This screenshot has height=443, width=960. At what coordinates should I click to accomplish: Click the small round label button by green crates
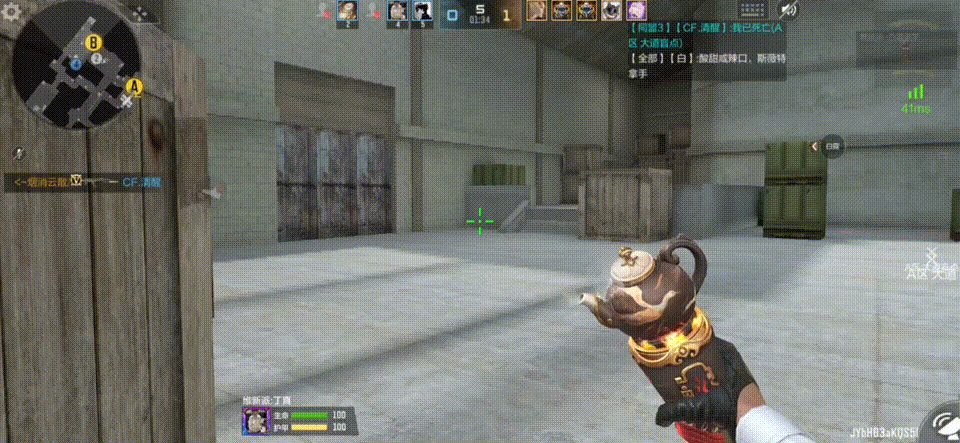tap(833, 146)
